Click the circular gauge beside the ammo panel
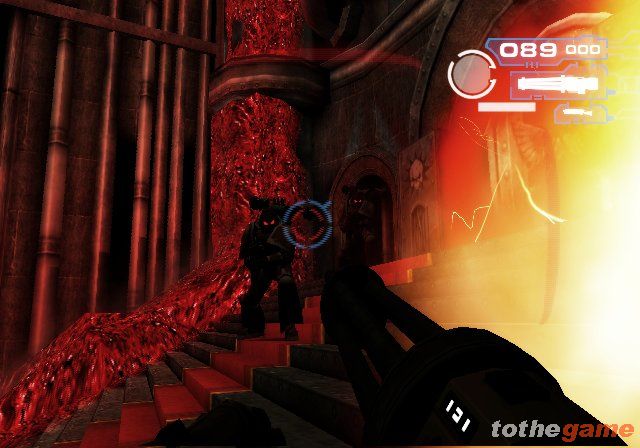 click(x=467, y=71)
